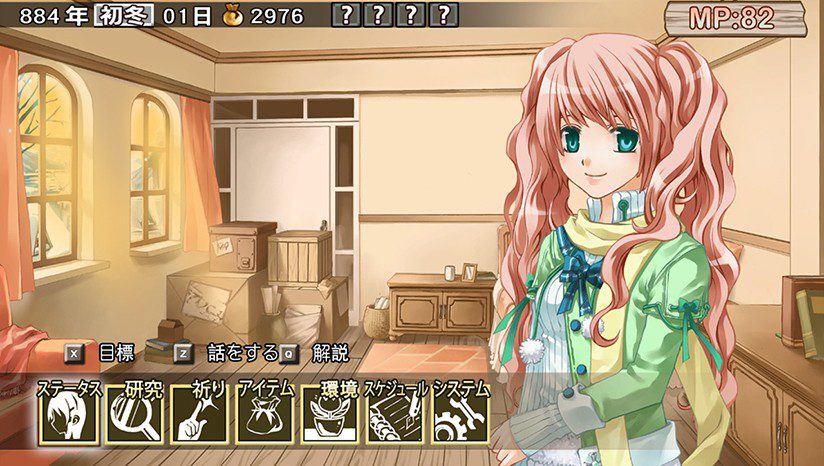Open the アイテム (Item) bag
The width and height of the screenshot is (824, 466).
[264, 415]
